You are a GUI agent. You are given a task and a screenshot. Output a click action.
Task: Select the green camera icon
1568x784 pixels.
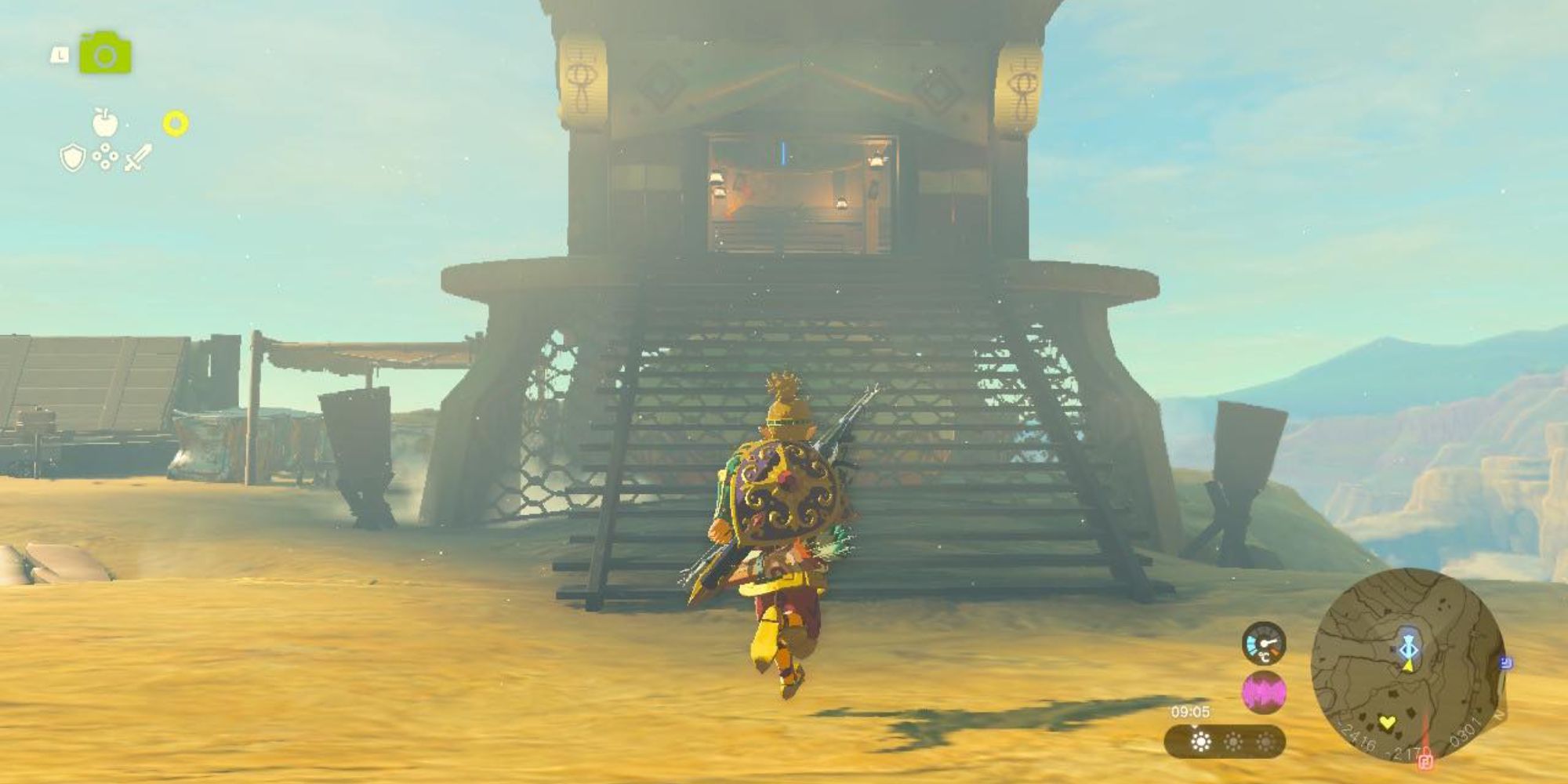point(106,53)
